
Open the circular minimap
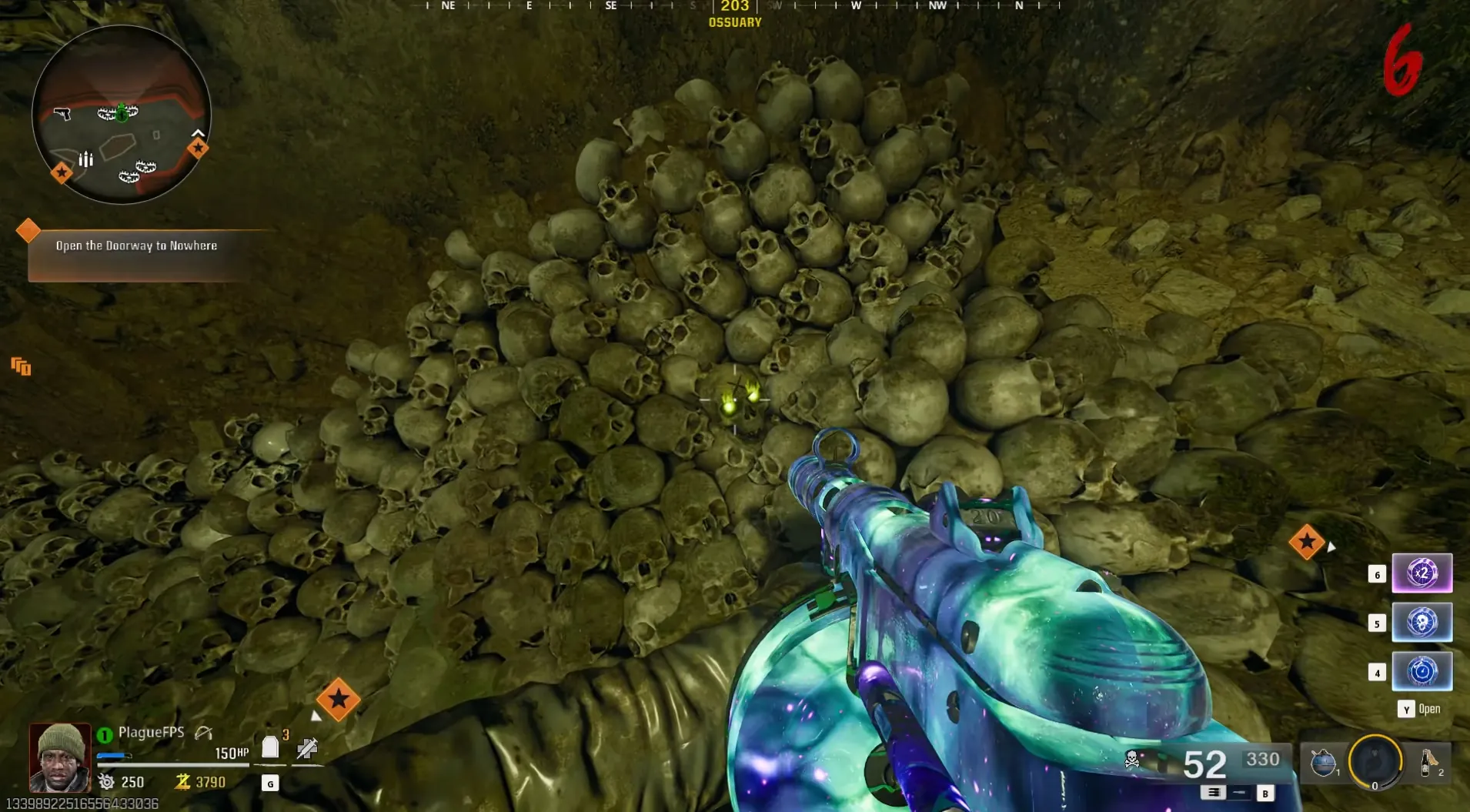pos(122,115)
